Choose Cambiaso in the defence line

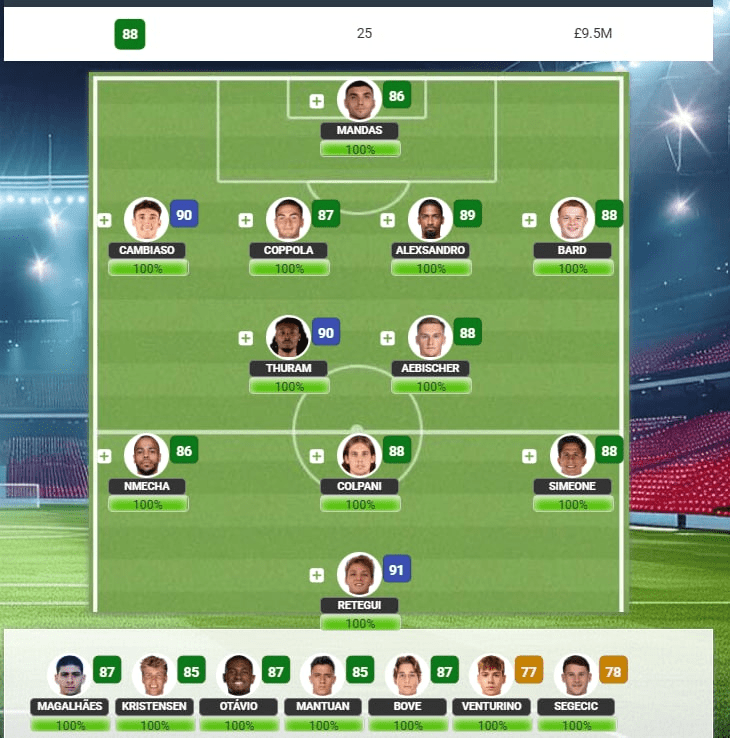pos(146,219)
